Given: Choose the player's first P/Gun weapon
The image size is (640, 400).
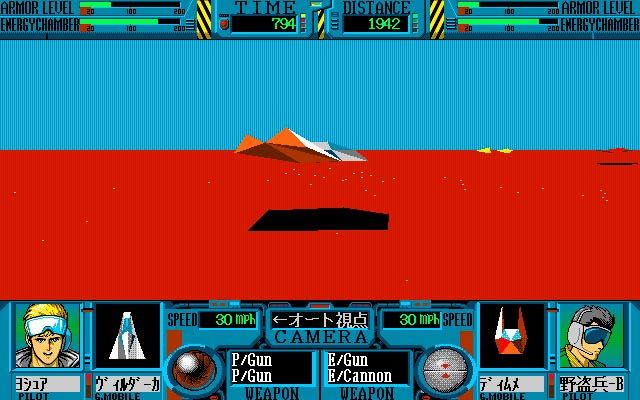Looking at the screenshot, I should point(251,359).
